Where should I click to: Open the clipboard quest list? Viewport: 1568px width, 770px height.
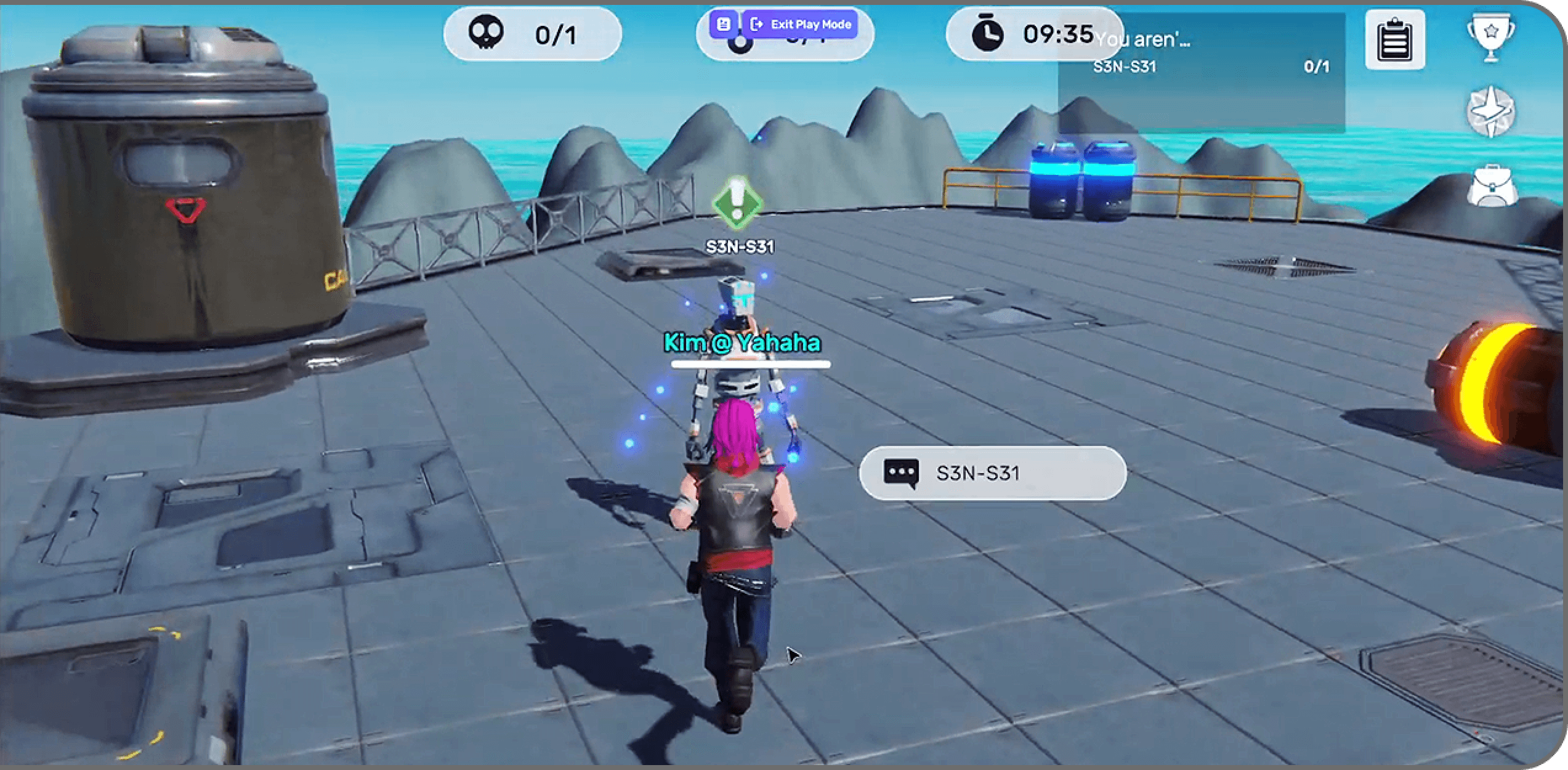1394,39
